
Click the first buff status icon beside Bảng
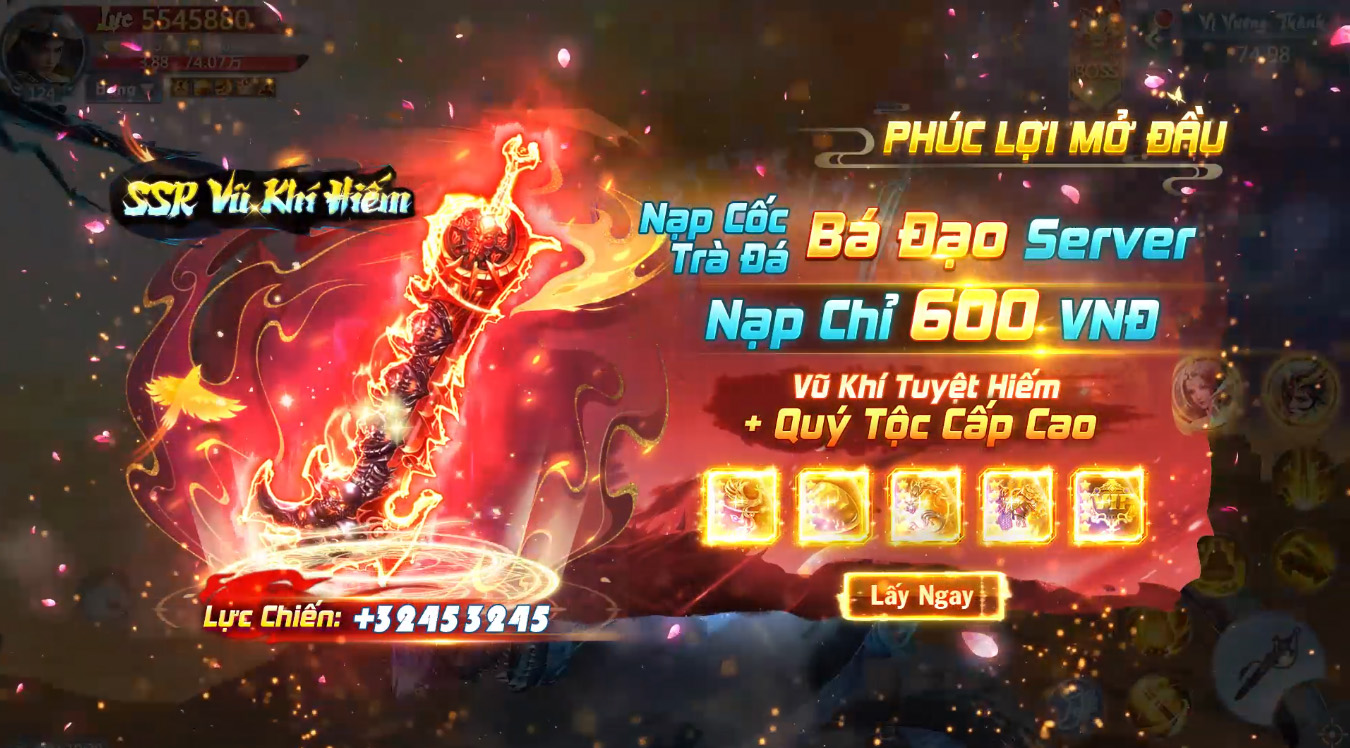point(179,88)
